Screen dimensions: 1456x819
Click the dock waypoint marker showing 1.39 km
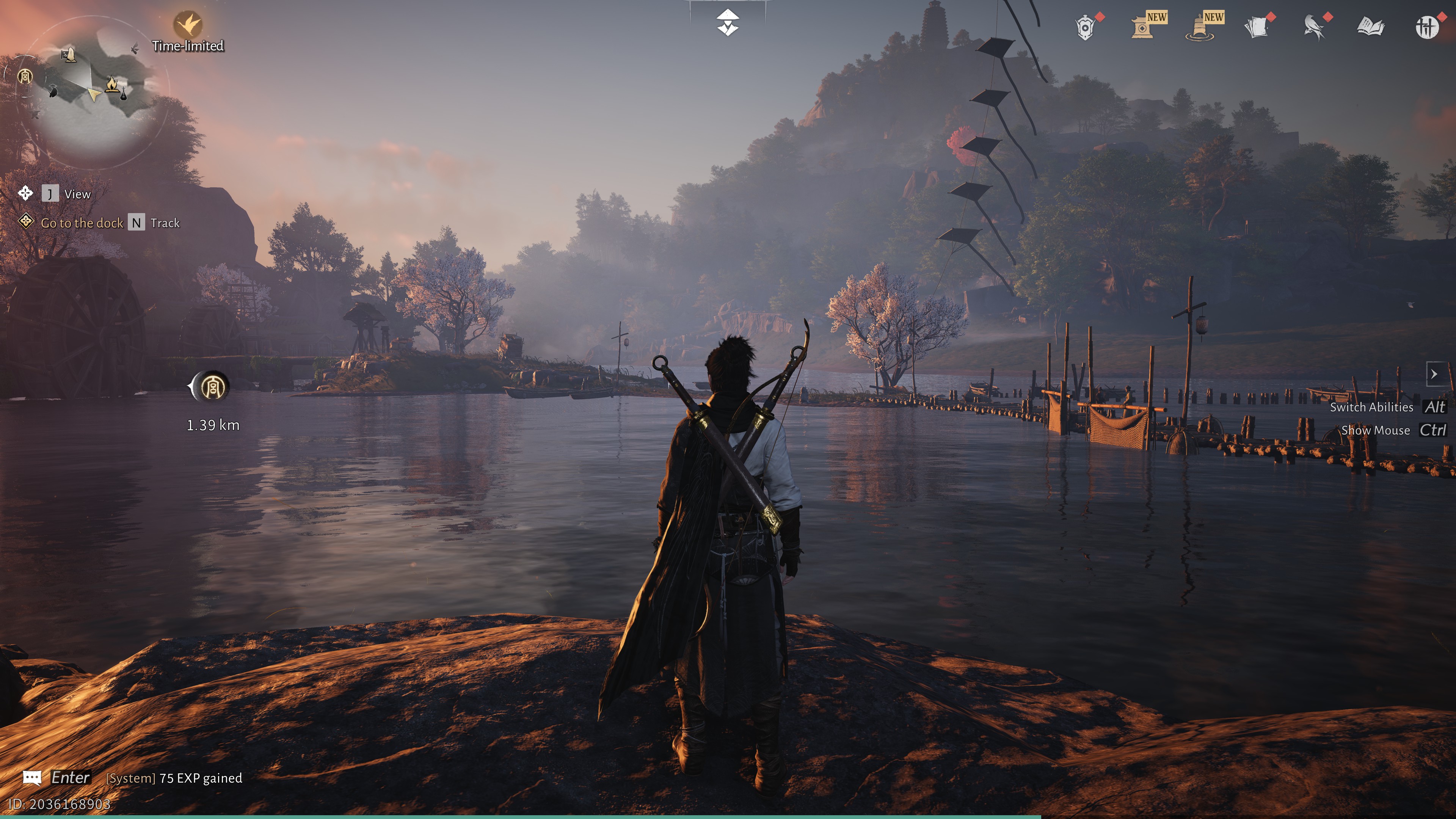(212, 387)
